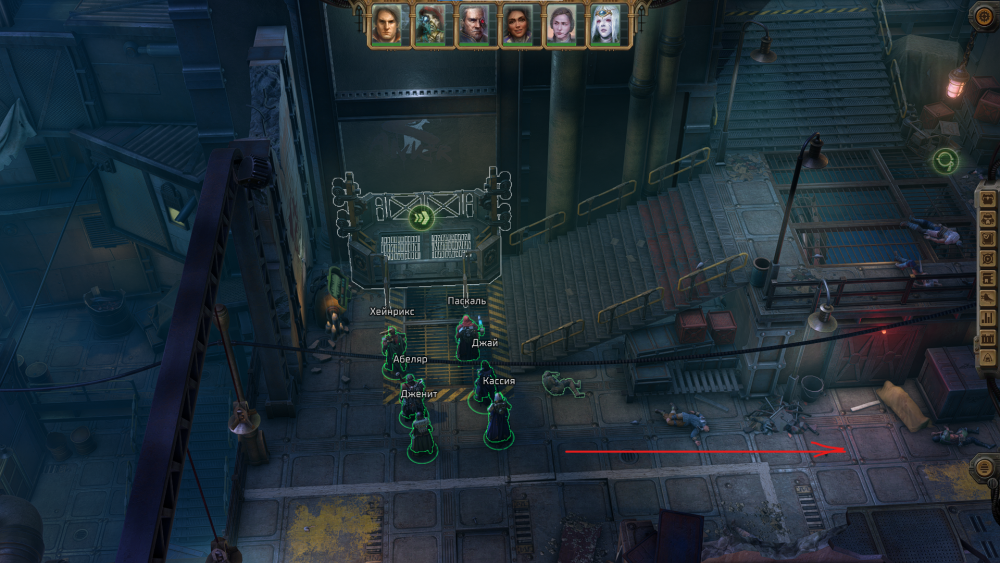Select the smiling dark-haired woman's portrait
Viewport: 1000px width, 563px height.
[517, 25]
